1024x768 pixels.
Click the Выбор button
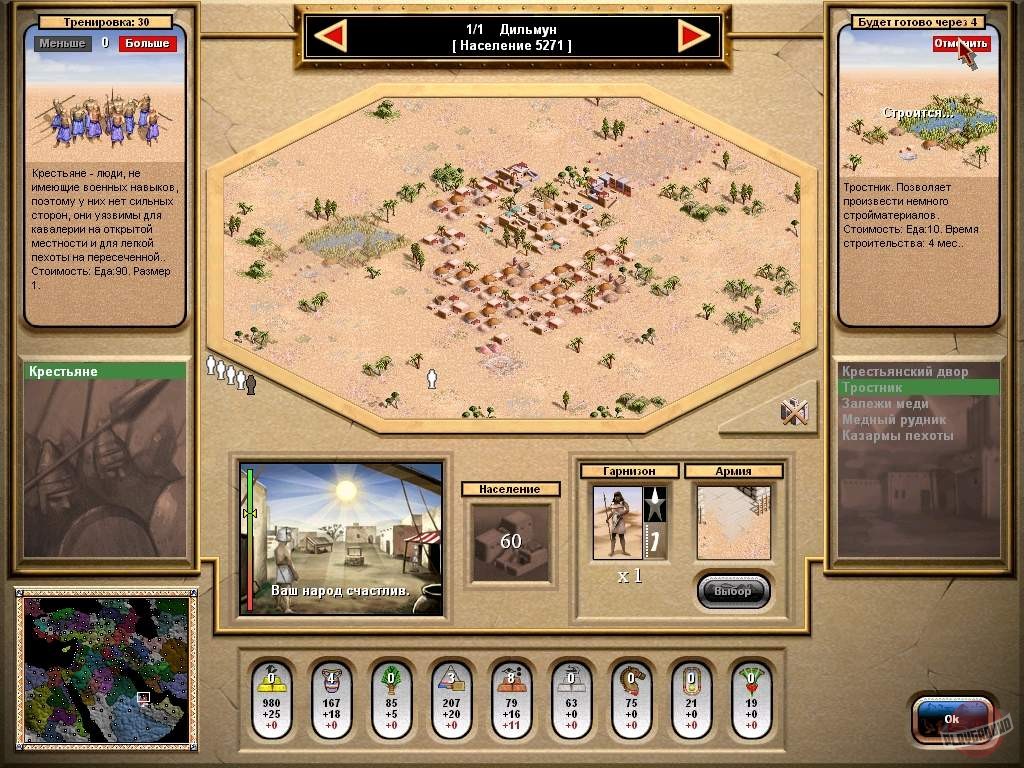733,591
